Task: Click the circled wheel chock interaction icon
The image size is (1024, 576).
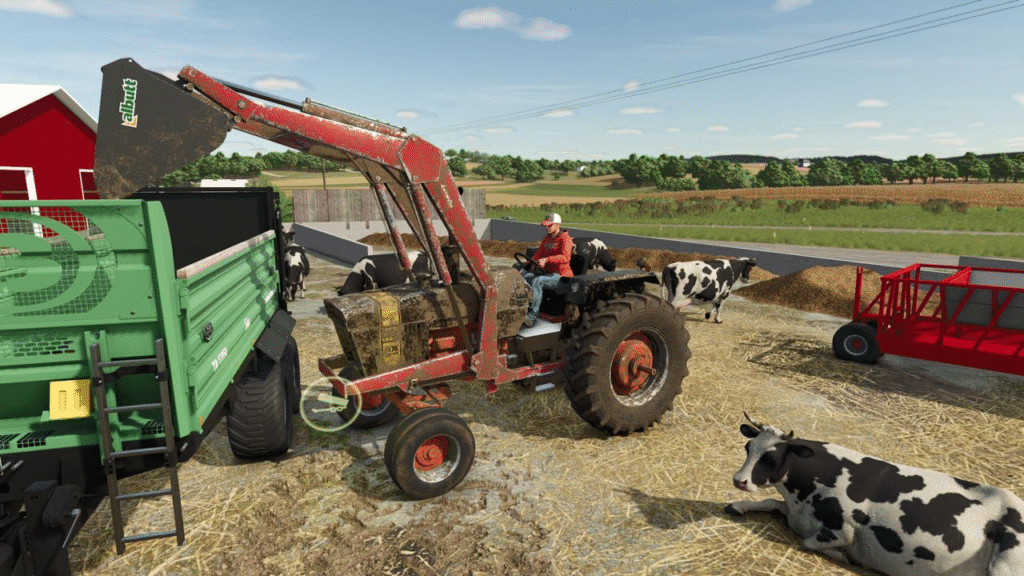Action: point(331,405)
